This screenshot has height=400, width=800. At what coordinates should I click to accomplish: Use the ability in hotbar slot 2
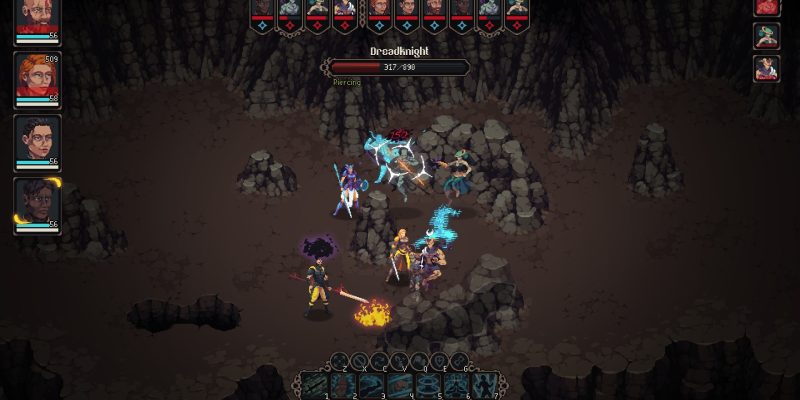[x=342, y=384]
